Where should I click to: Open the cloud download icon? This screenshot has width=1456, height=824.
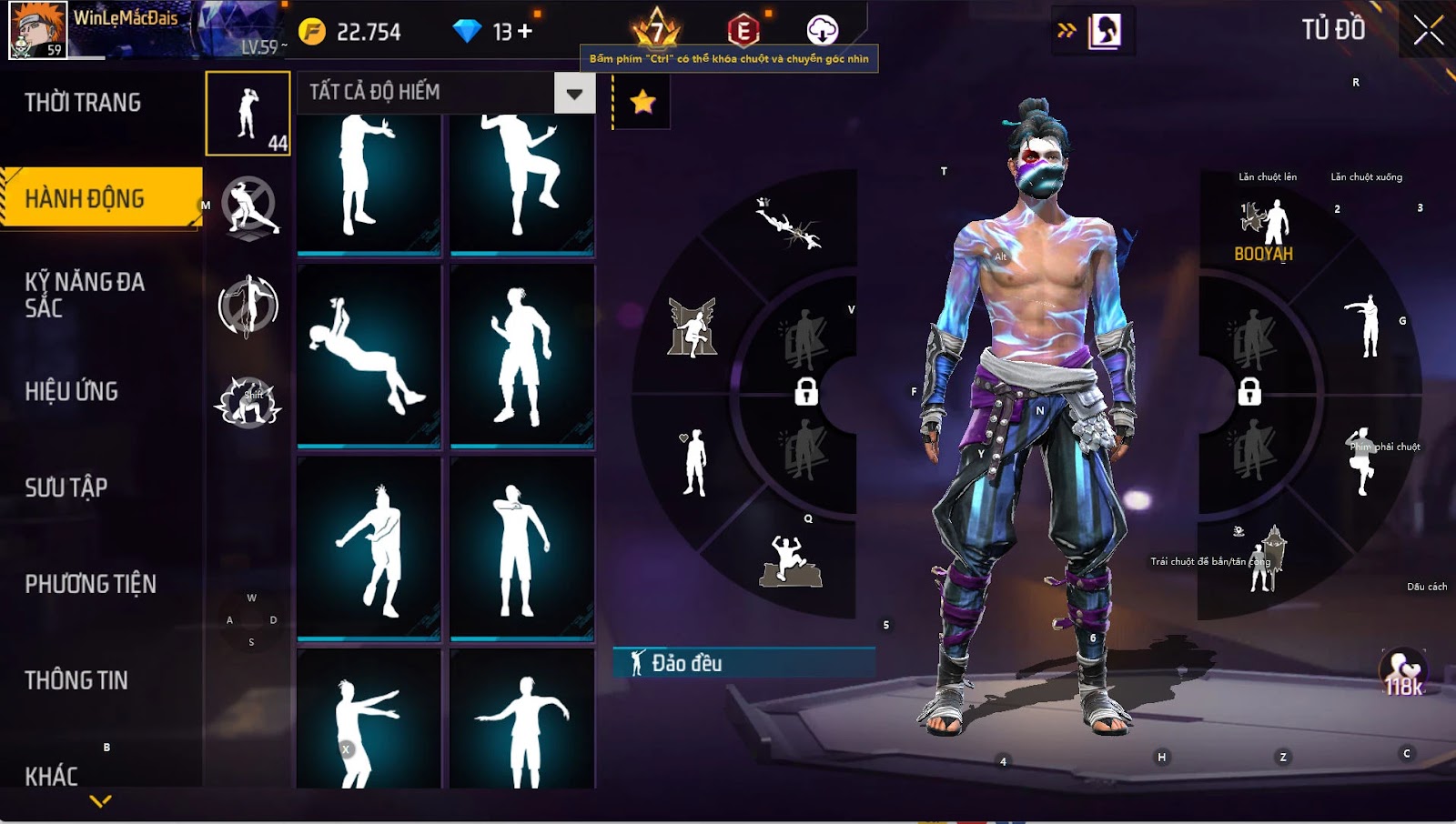pyautogui.click(x=822, y=31)
